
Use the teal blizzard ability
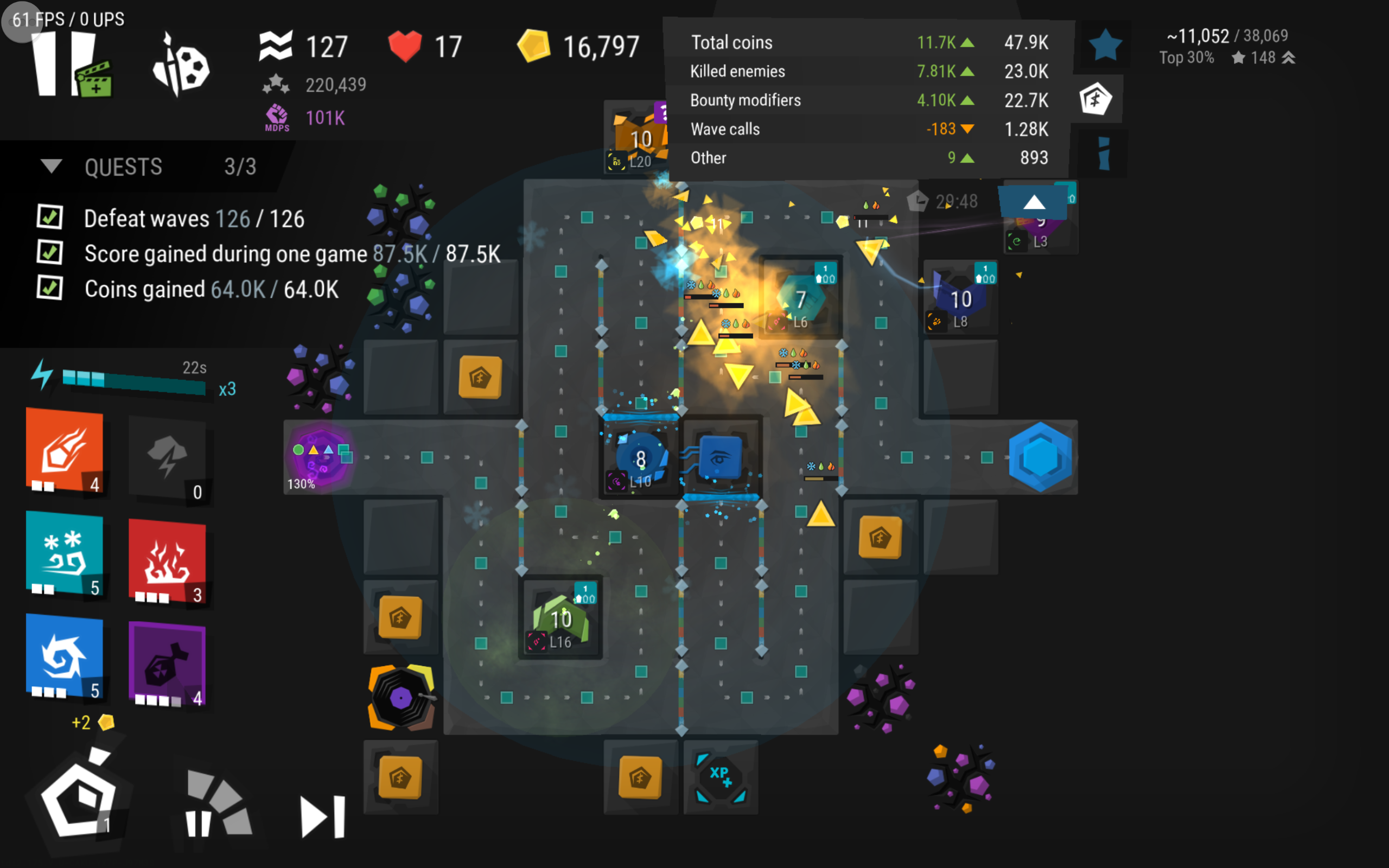click(x=65, y=553)
